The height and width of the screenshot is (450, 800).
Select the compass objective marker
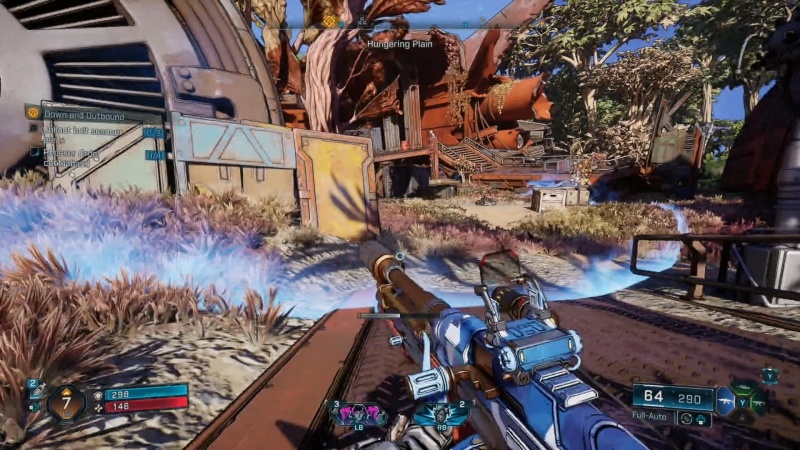[x=329, y=21]
